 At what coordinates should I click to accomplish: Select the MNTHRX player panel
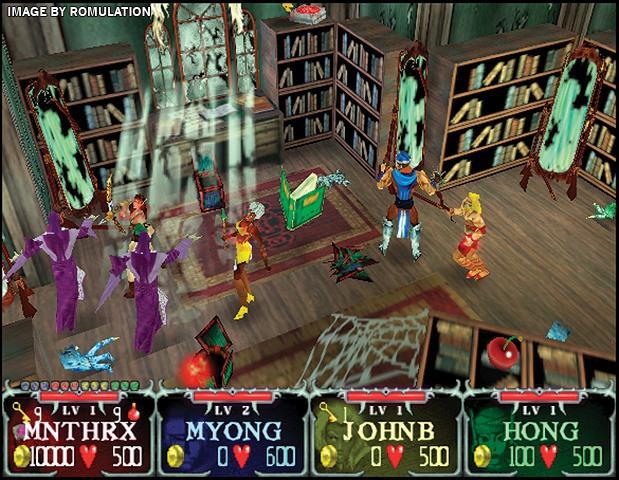[x=78, y=433]
